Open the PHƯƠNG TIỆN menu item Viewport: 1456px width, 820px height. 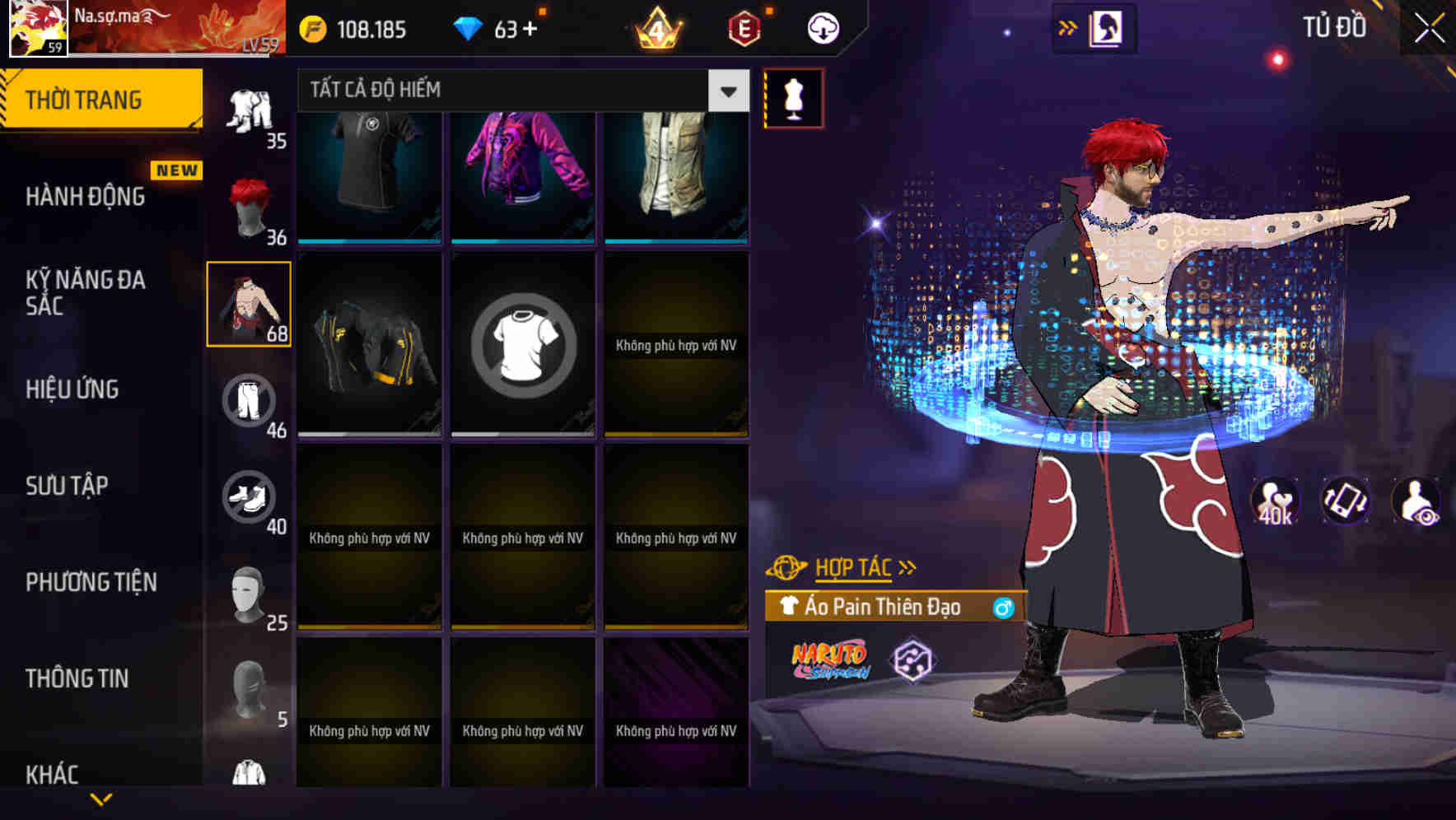coord(91,582)
